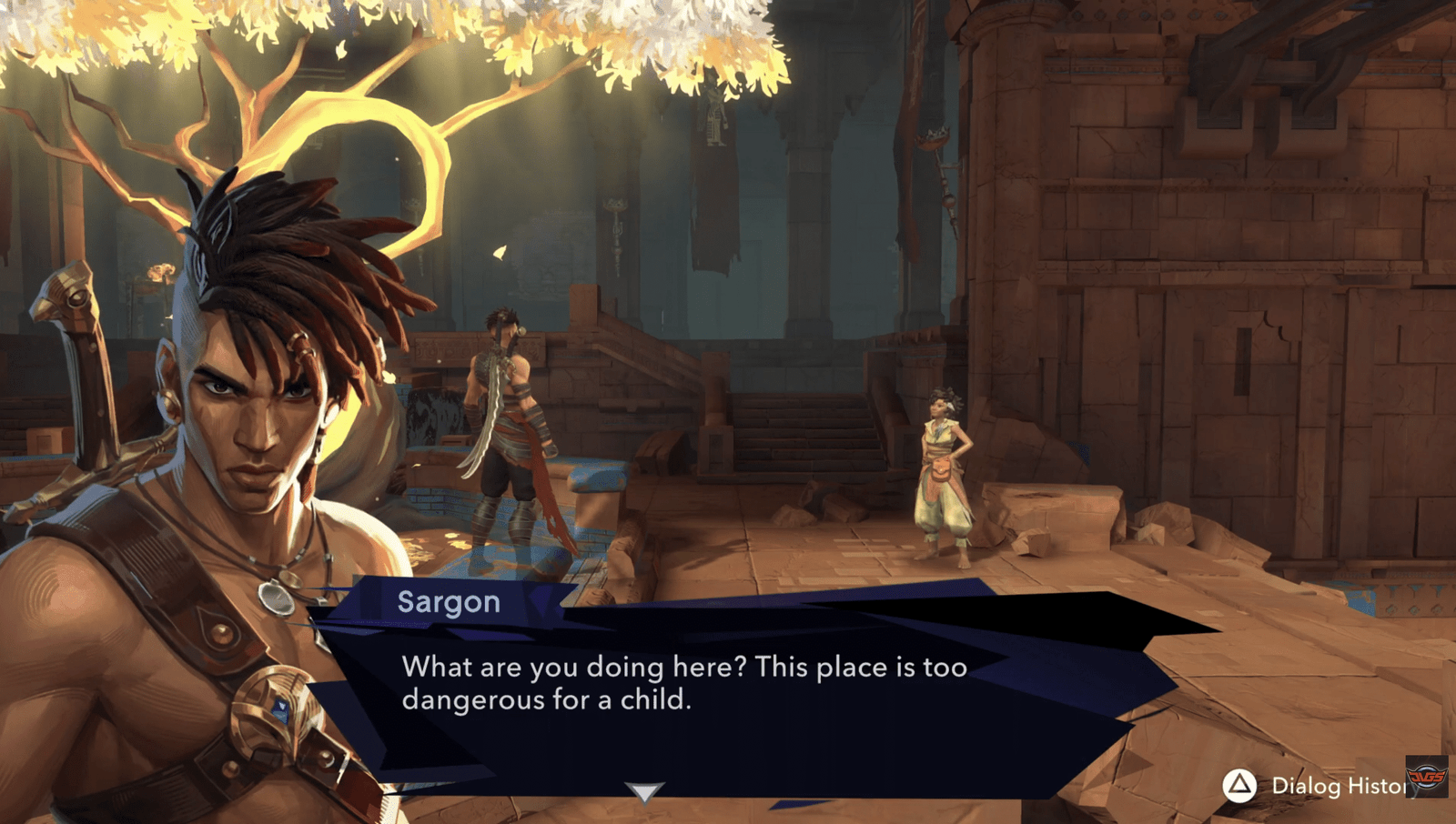Advance dialogue with the down arrow indicator
This screenshot has height=824, width=1456.
[644, 792]
